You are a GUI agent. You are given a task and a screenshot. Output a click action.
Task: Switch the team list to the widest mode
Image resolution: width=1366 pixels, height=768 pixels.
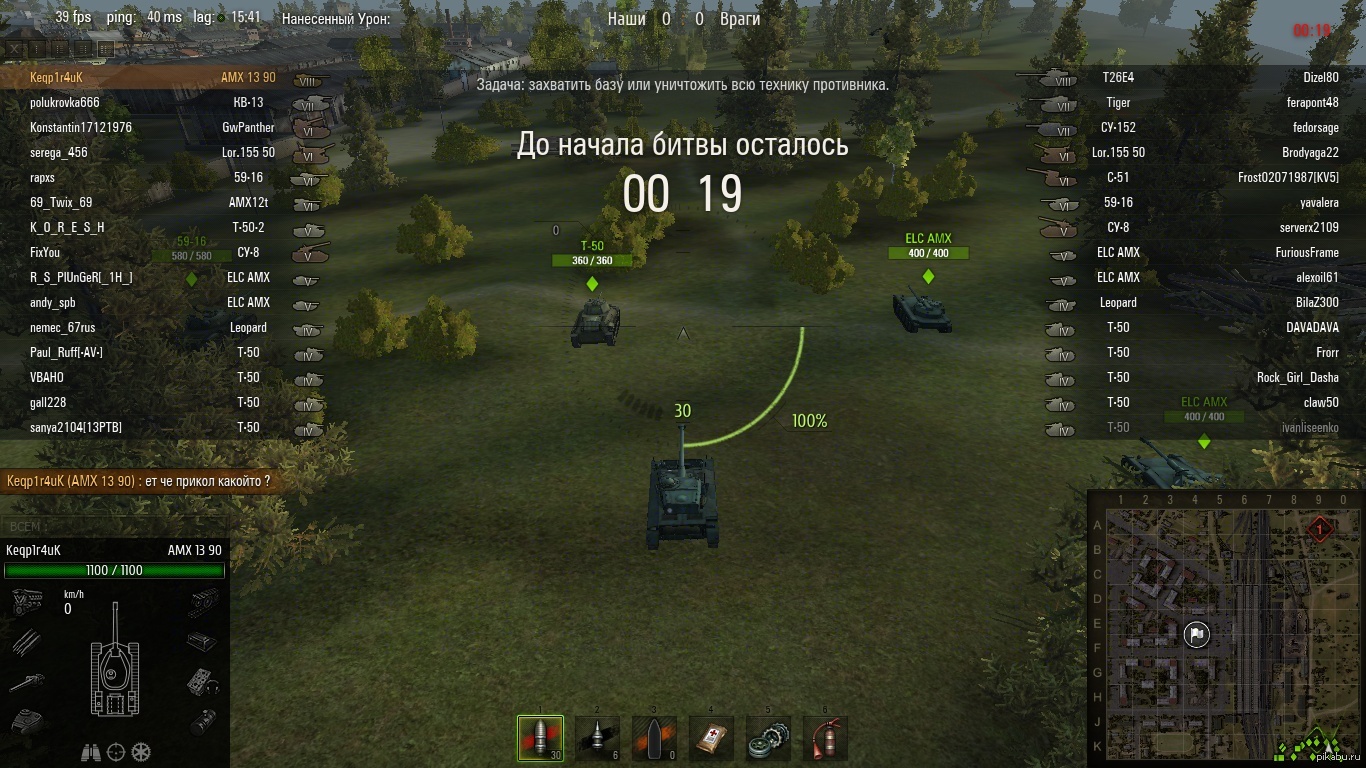(106, 48)
